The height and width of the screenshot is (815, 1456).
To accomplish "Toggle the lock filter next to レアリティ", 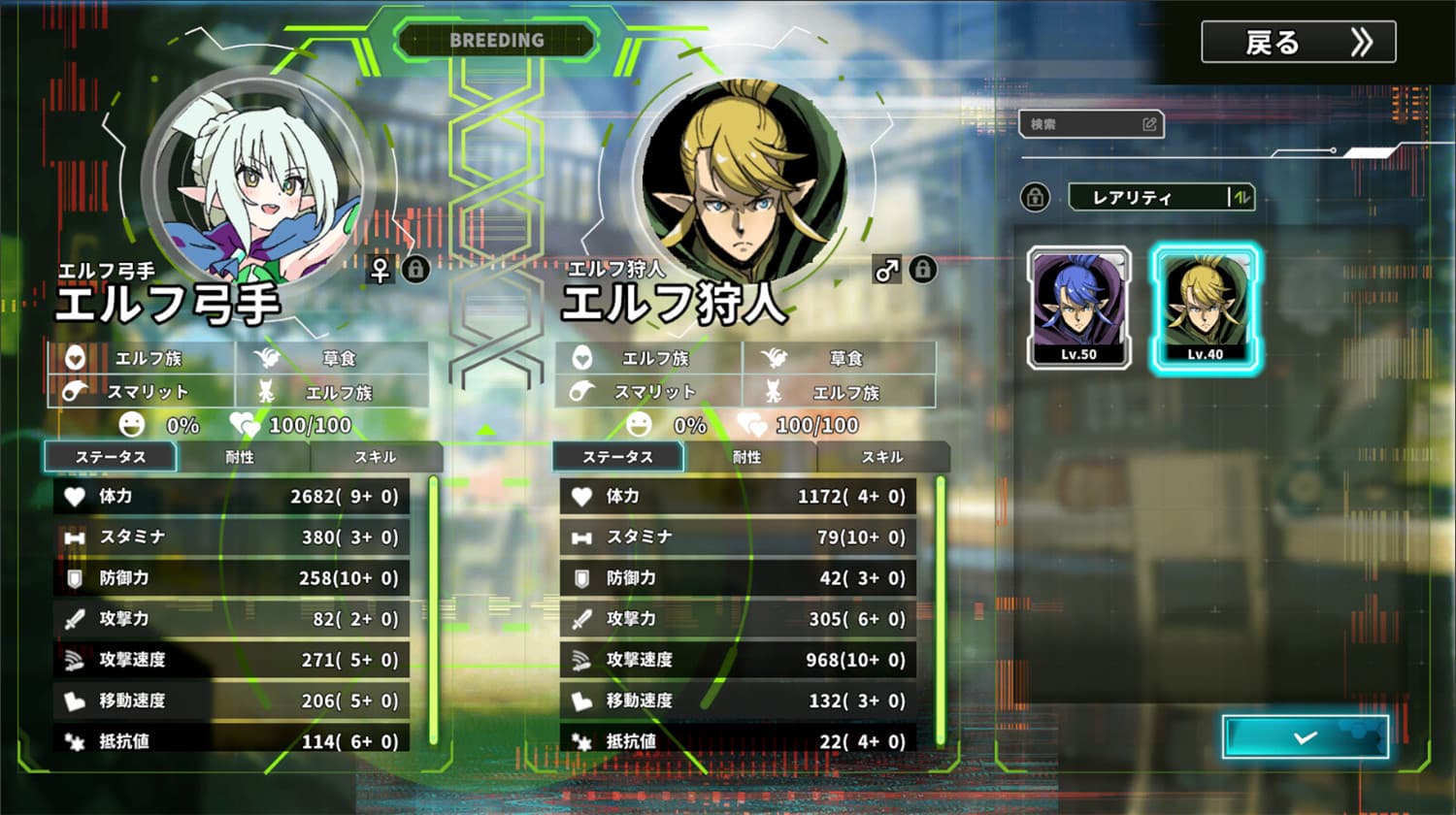I will tap(1035, 197).
